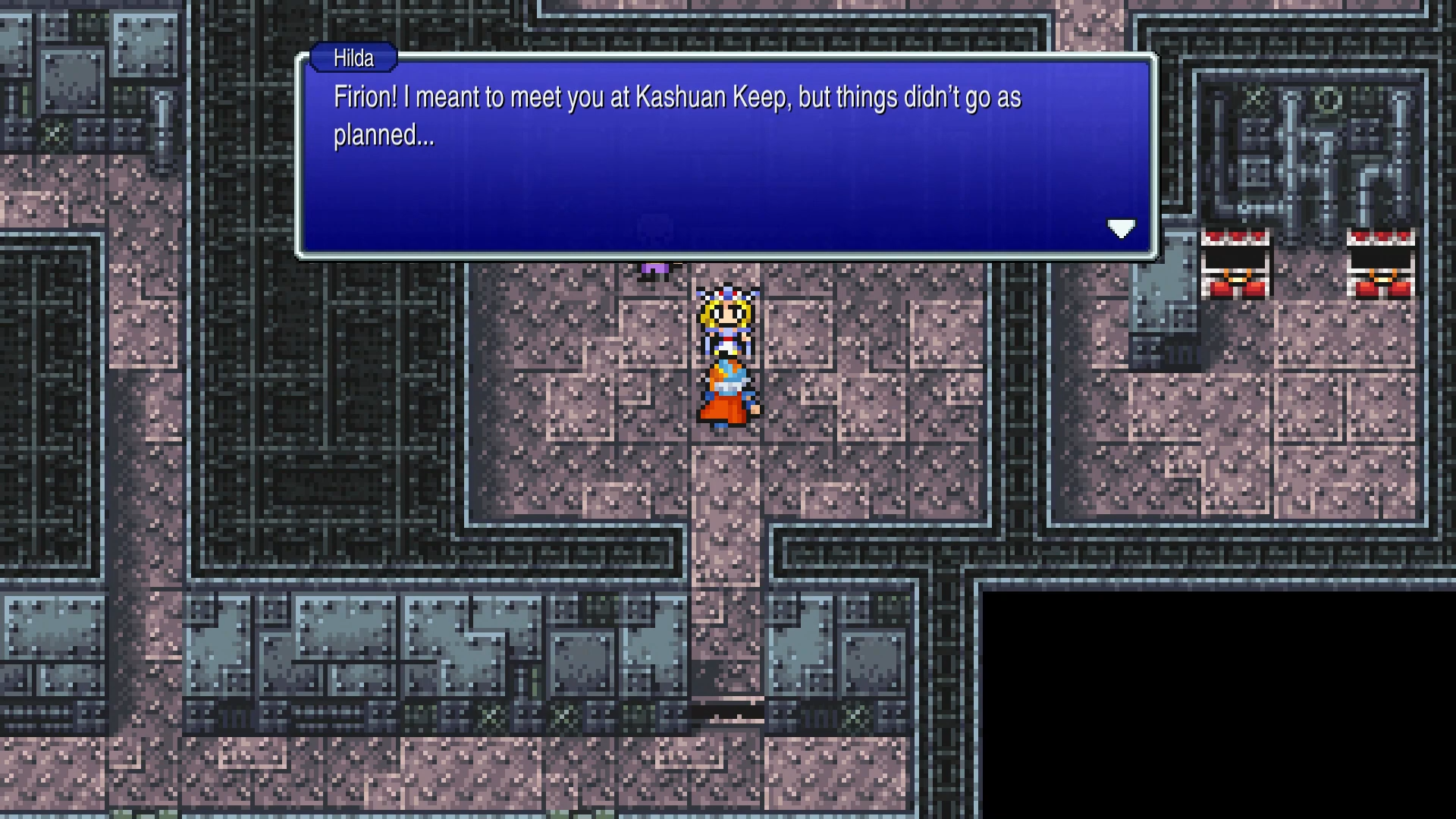Select the Hilda name plate
The image size is (1456, 819).
click(x=353, y=58)
